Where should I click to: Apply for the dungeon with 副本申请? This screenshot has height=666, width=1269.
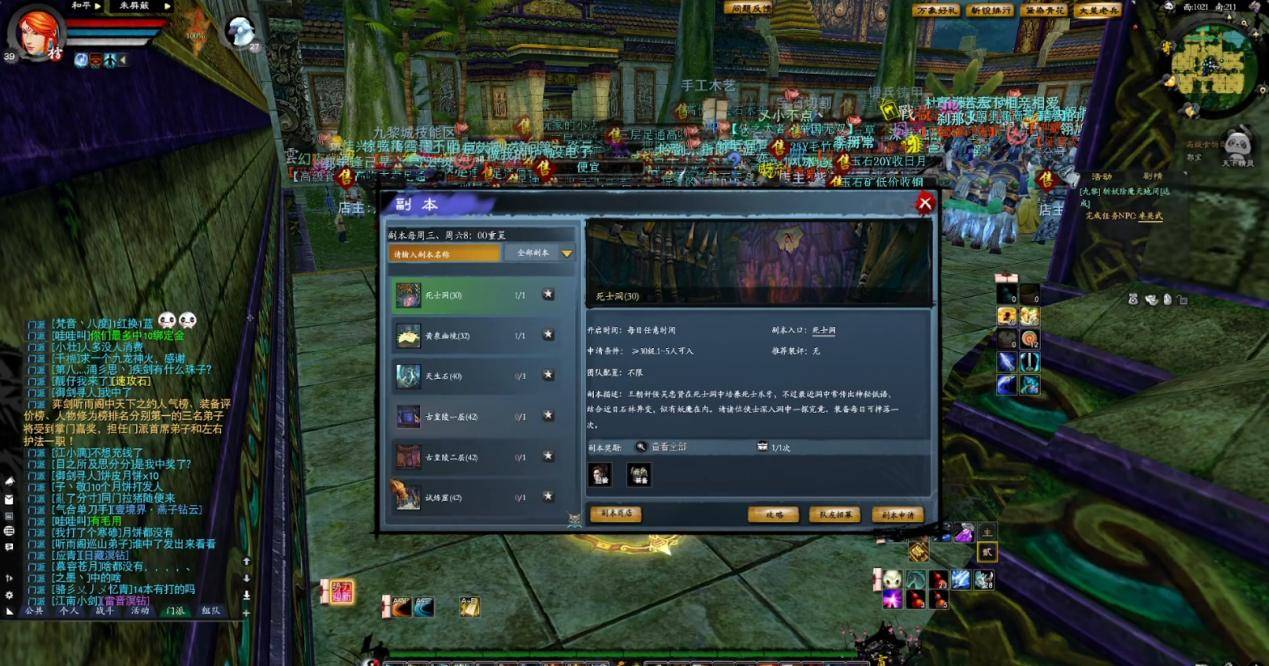tap(896, 514)
